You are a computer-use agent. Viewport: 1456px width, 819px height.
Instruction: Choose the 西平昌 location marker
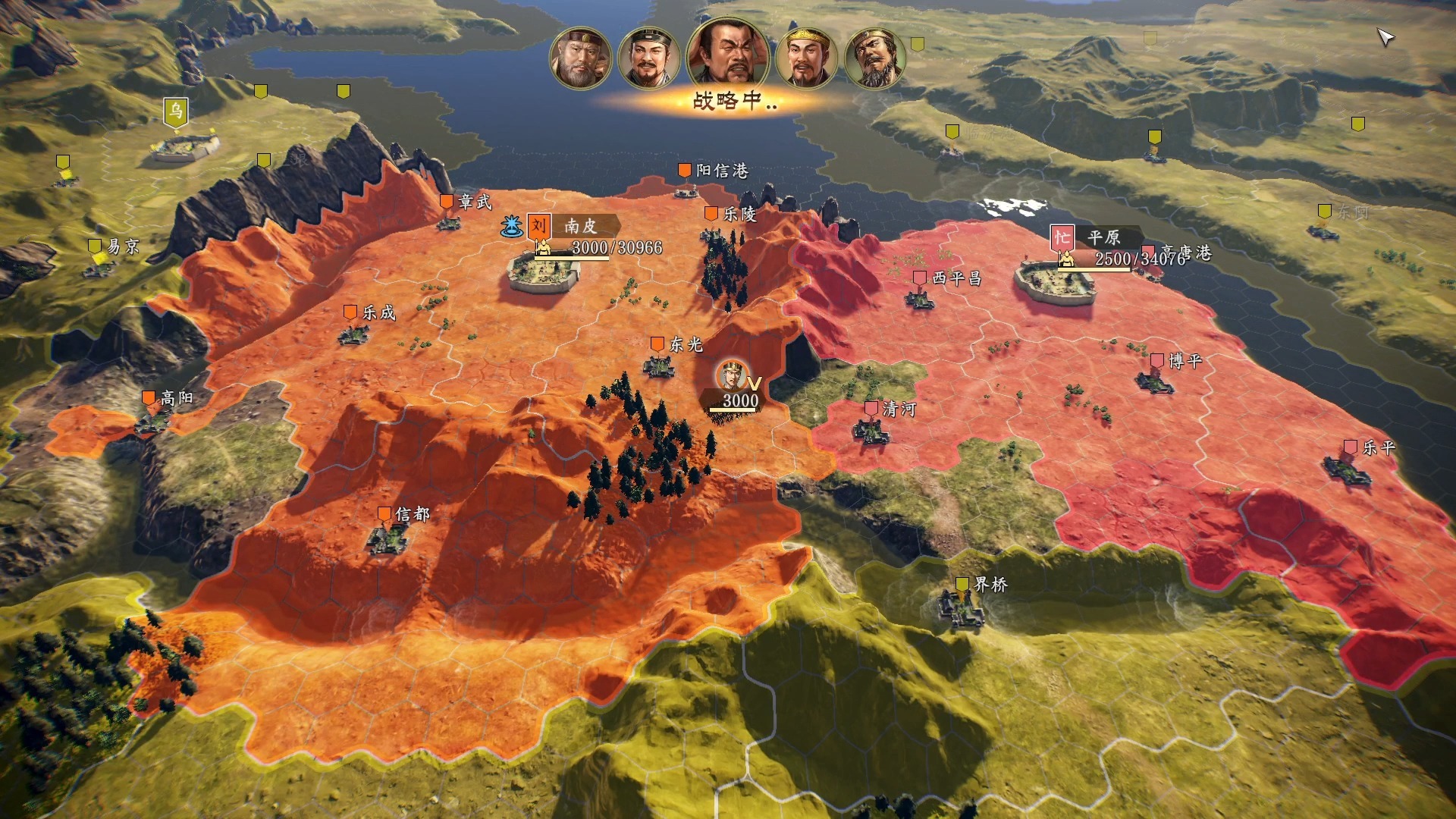(920, 278)
